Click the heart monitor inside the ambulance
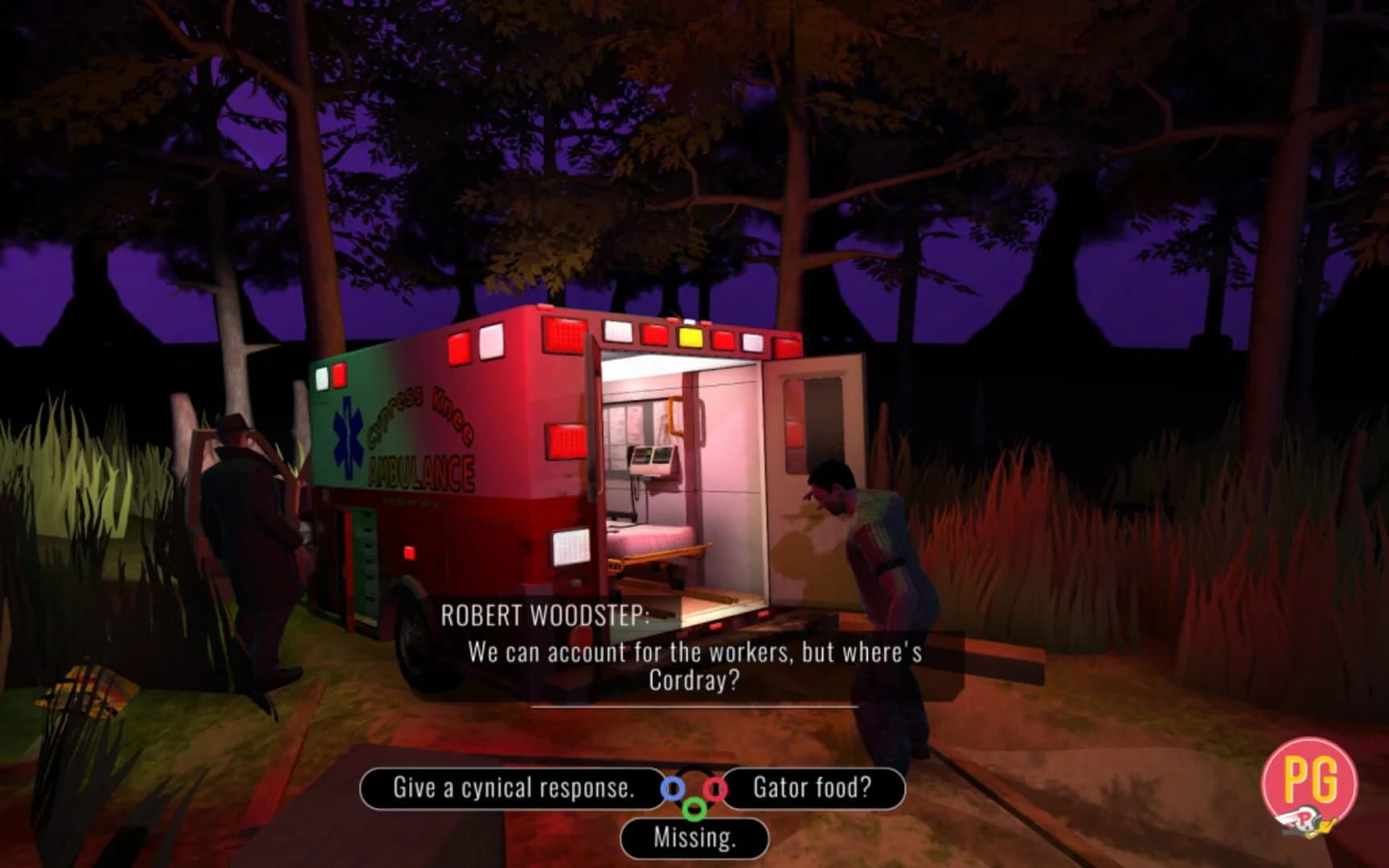The height and width of the screenshot is (868, 1389). [x=653, y=460]
